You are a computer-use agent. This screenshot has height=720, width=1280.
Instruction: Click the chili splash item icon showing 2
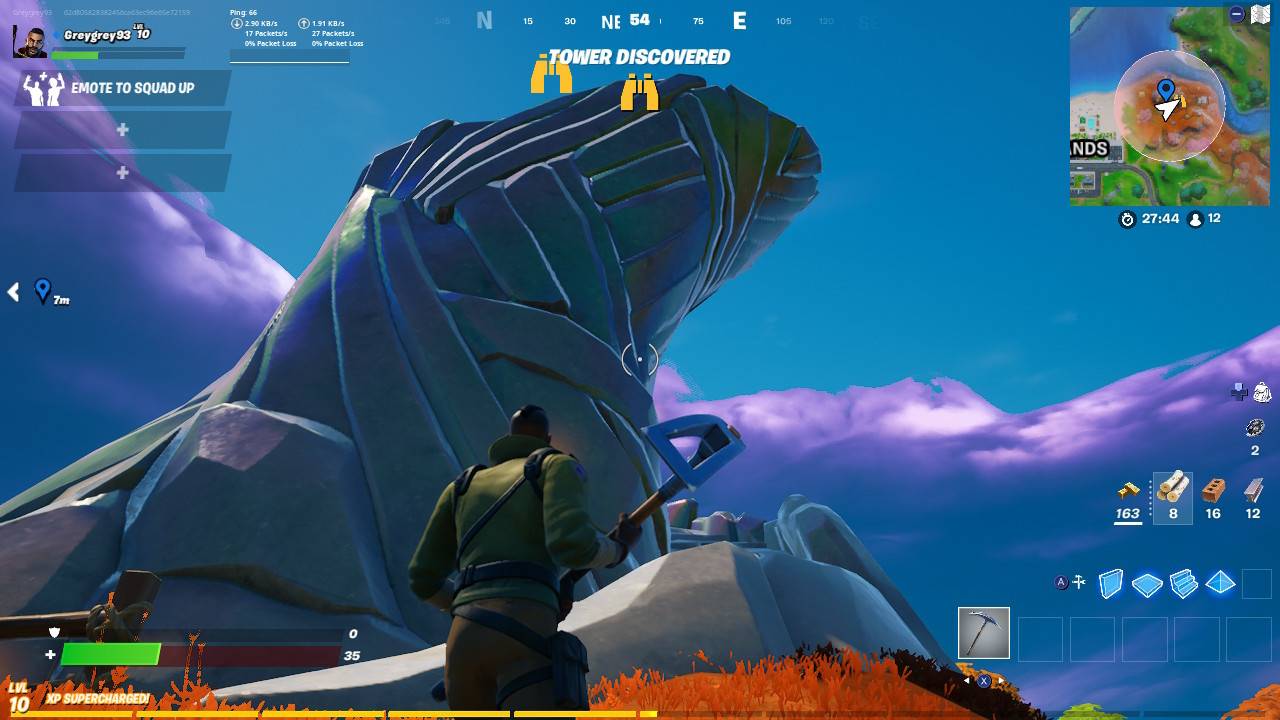1254,428
